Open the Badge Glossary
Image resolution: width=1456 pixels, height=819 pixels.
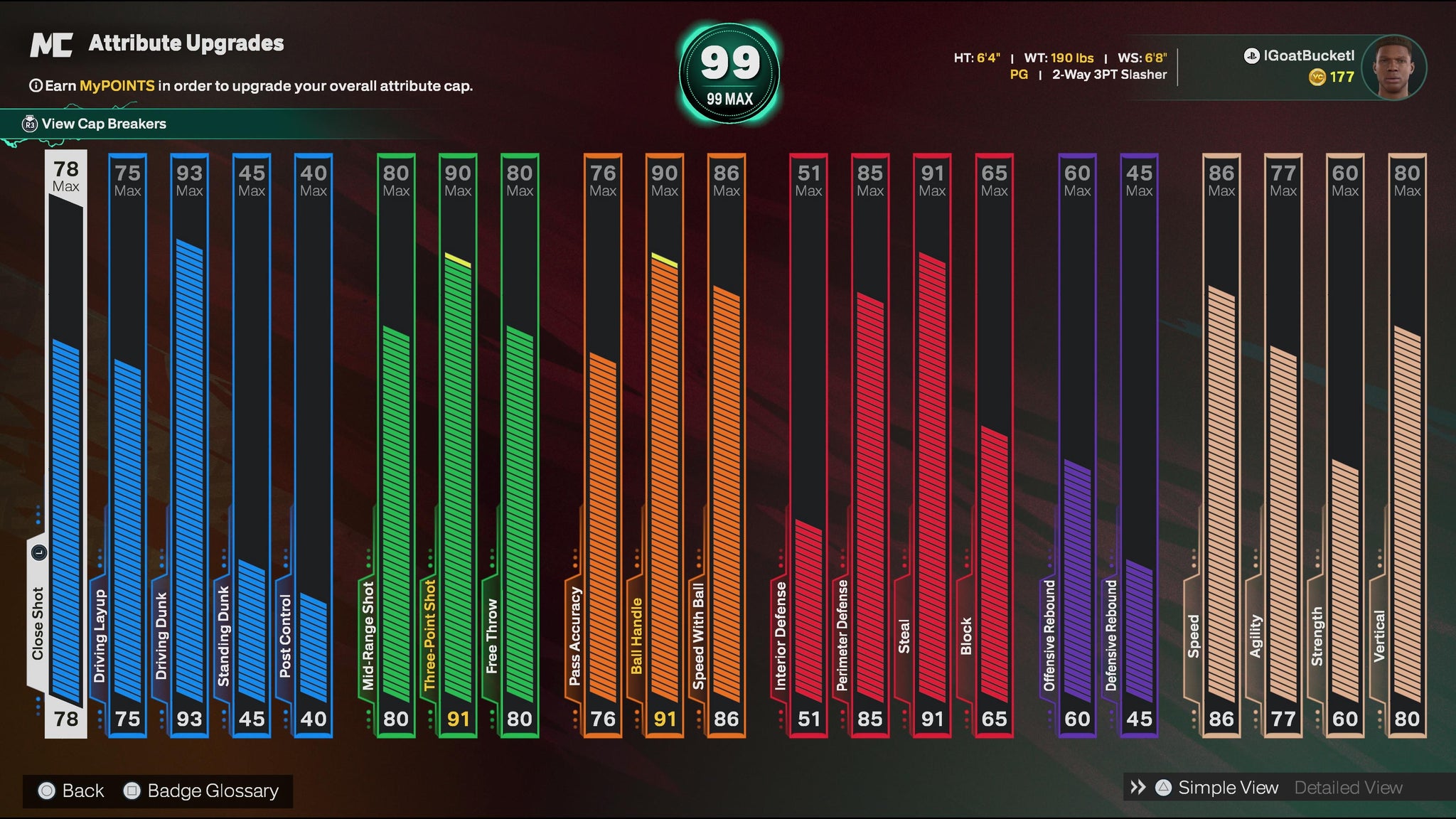click(x=212, y=791)
